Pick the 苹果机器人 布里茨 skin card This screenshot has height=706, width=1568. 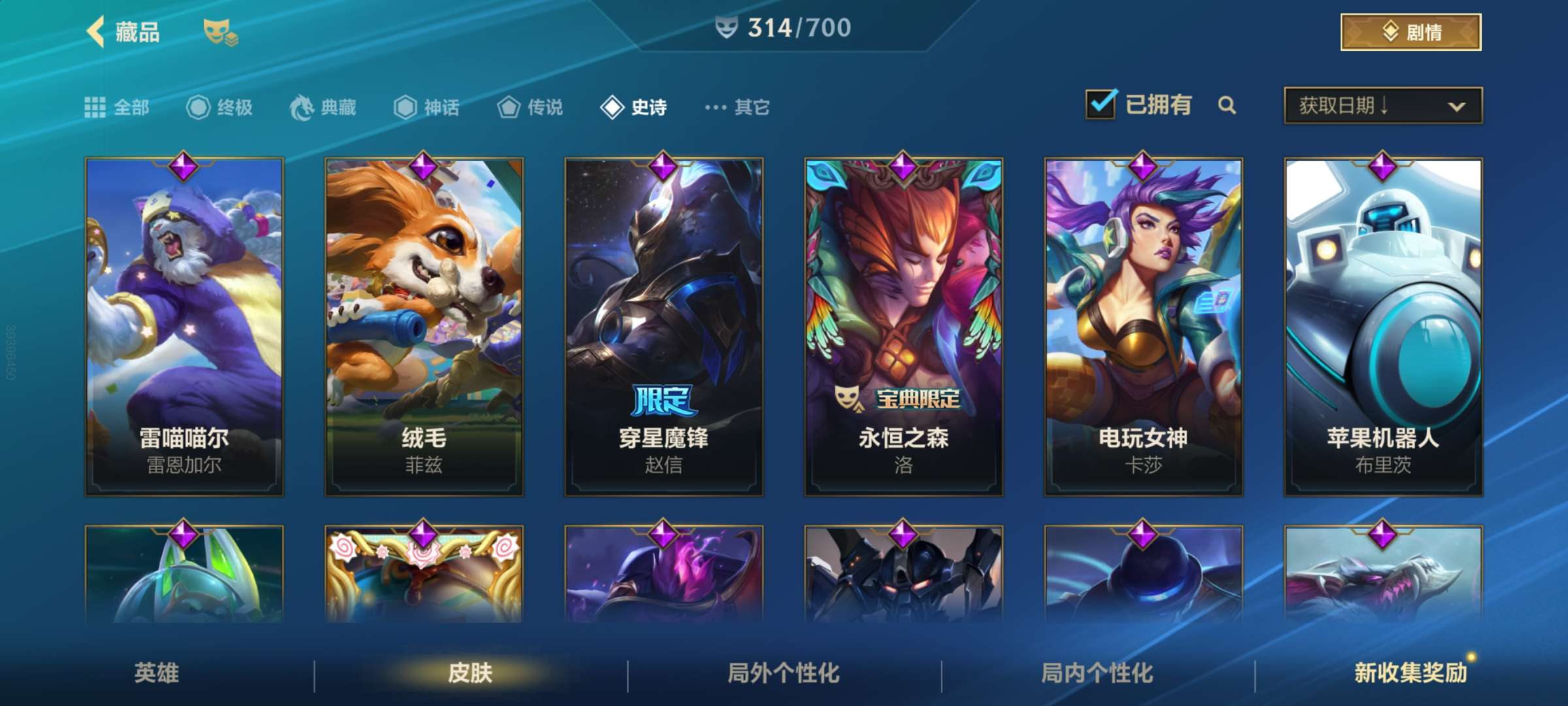(x=1383, y=327)
